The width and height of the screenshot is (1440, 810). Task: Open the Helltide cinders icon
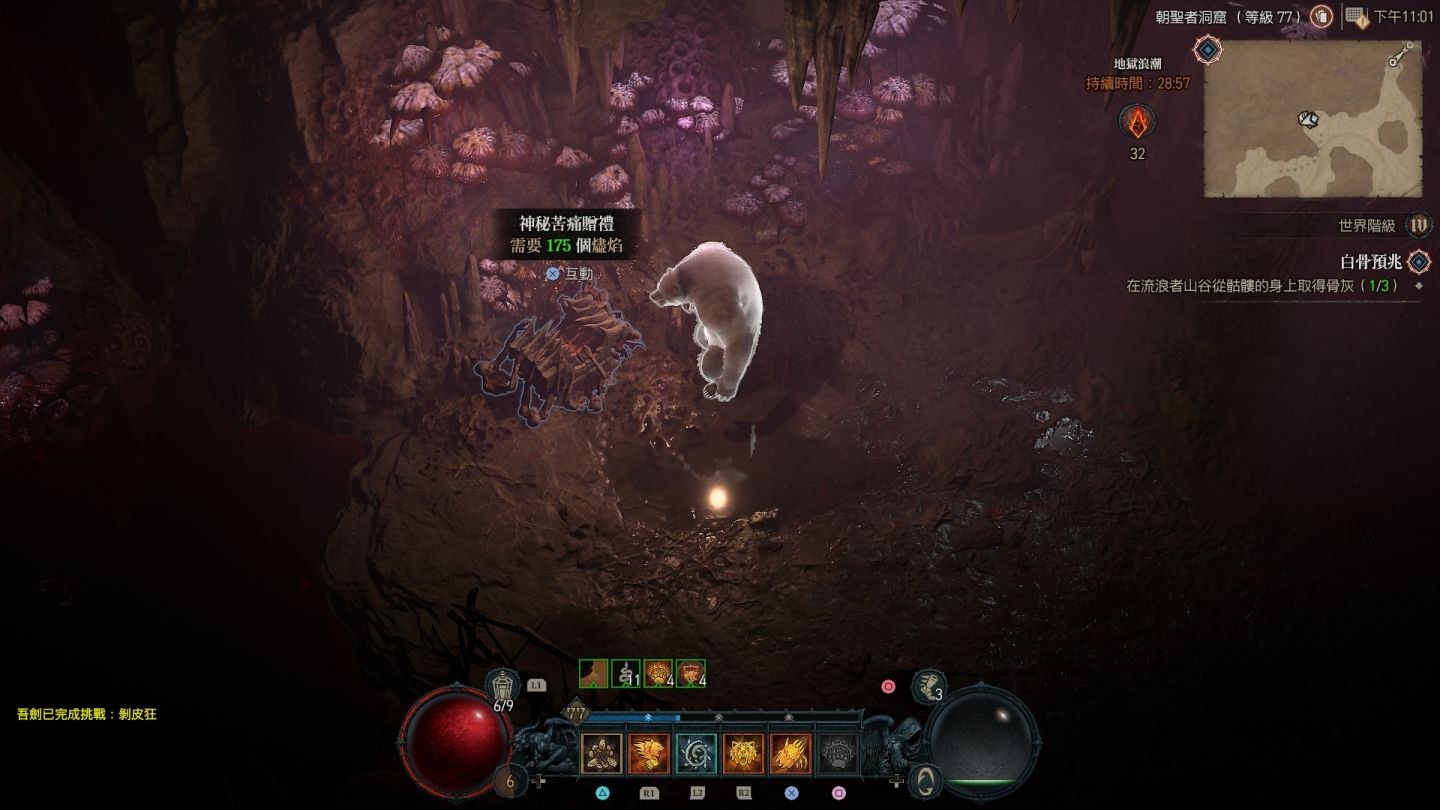(1137, 122)
